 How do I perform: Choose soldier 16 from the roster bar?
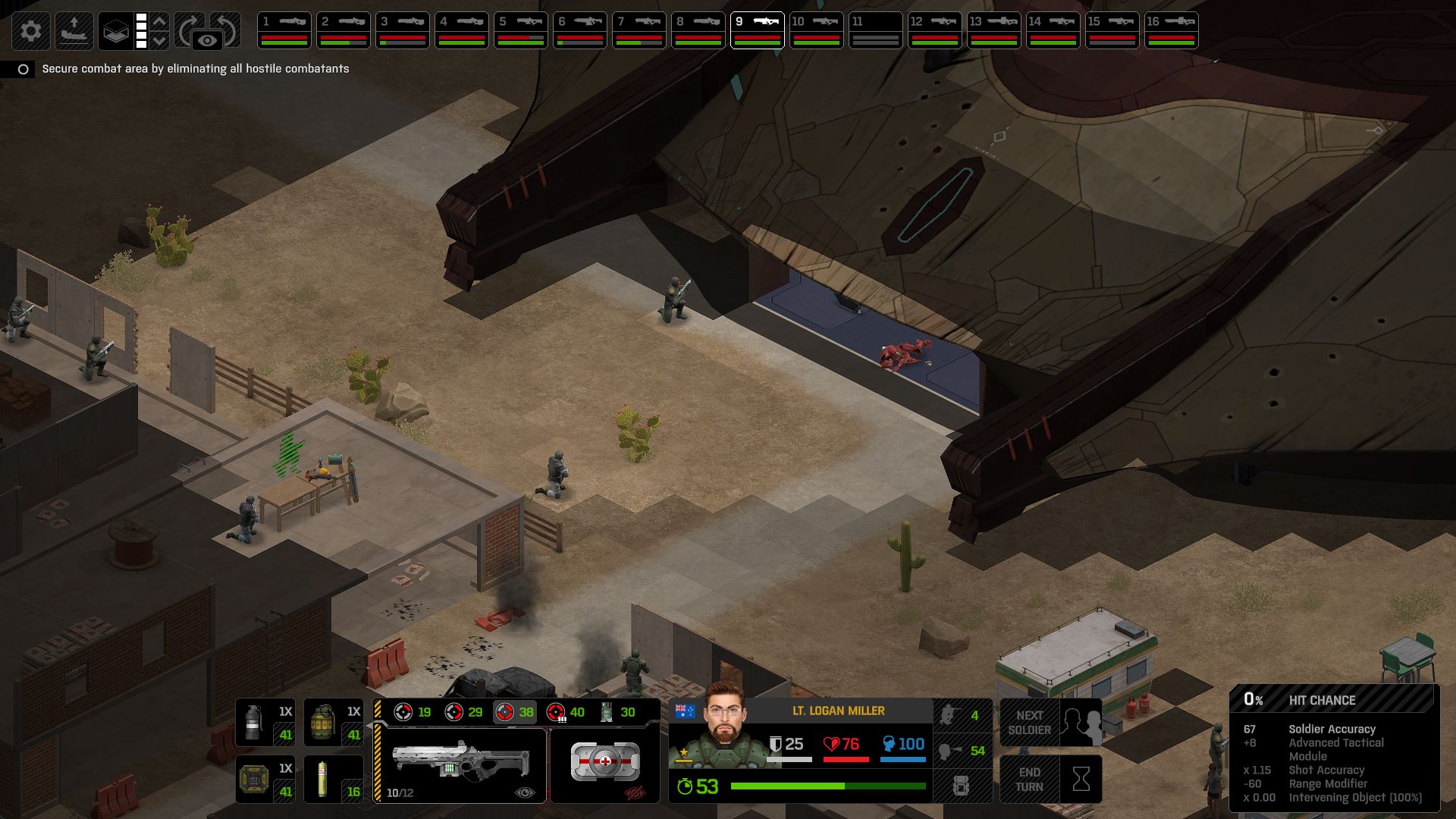(x=1172, y=30)
